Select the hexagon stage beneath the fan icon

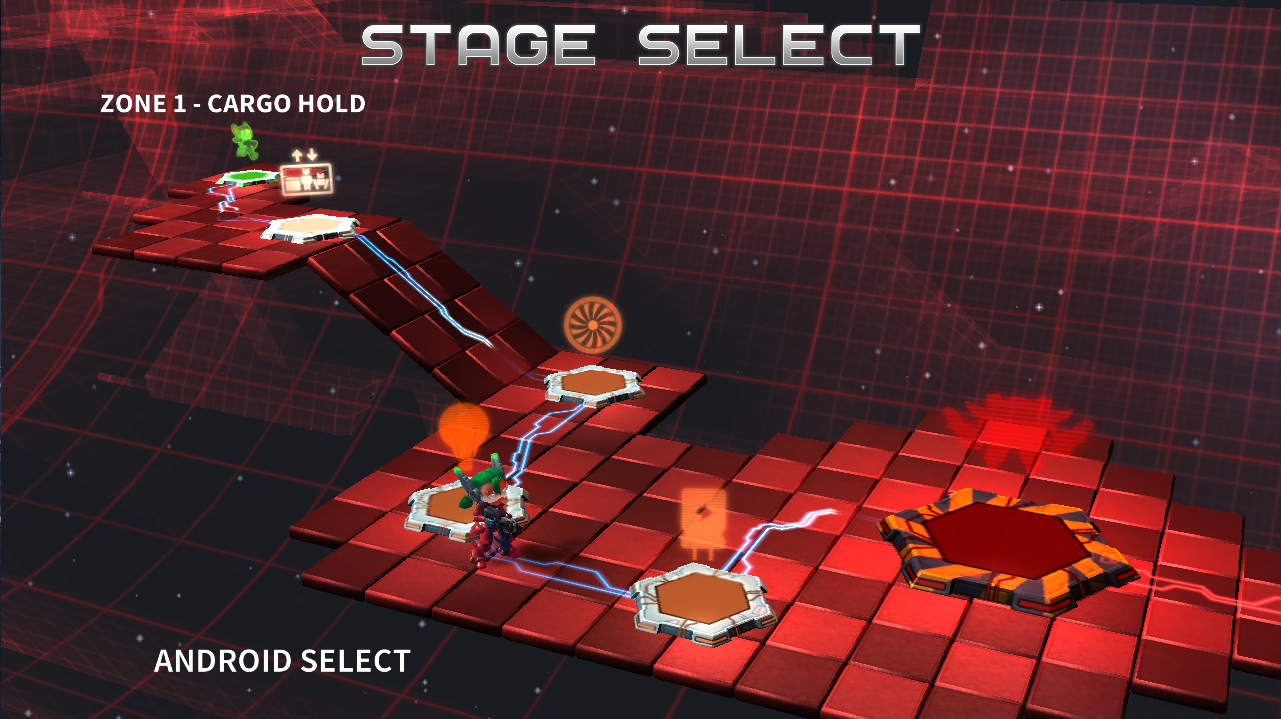click(x=595, y=384)
